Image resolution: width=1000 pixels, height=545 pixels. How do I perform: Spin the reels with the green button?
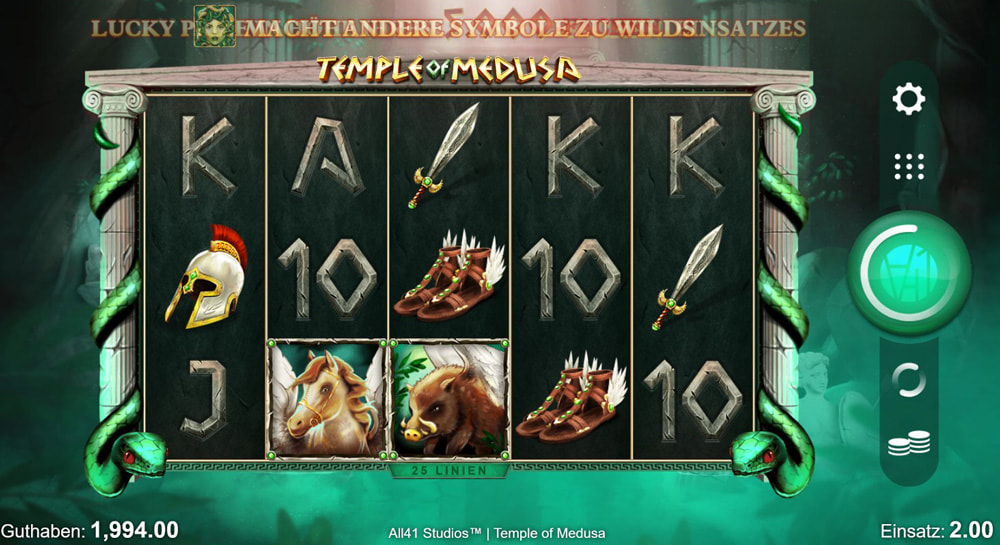tap(909, 273)
